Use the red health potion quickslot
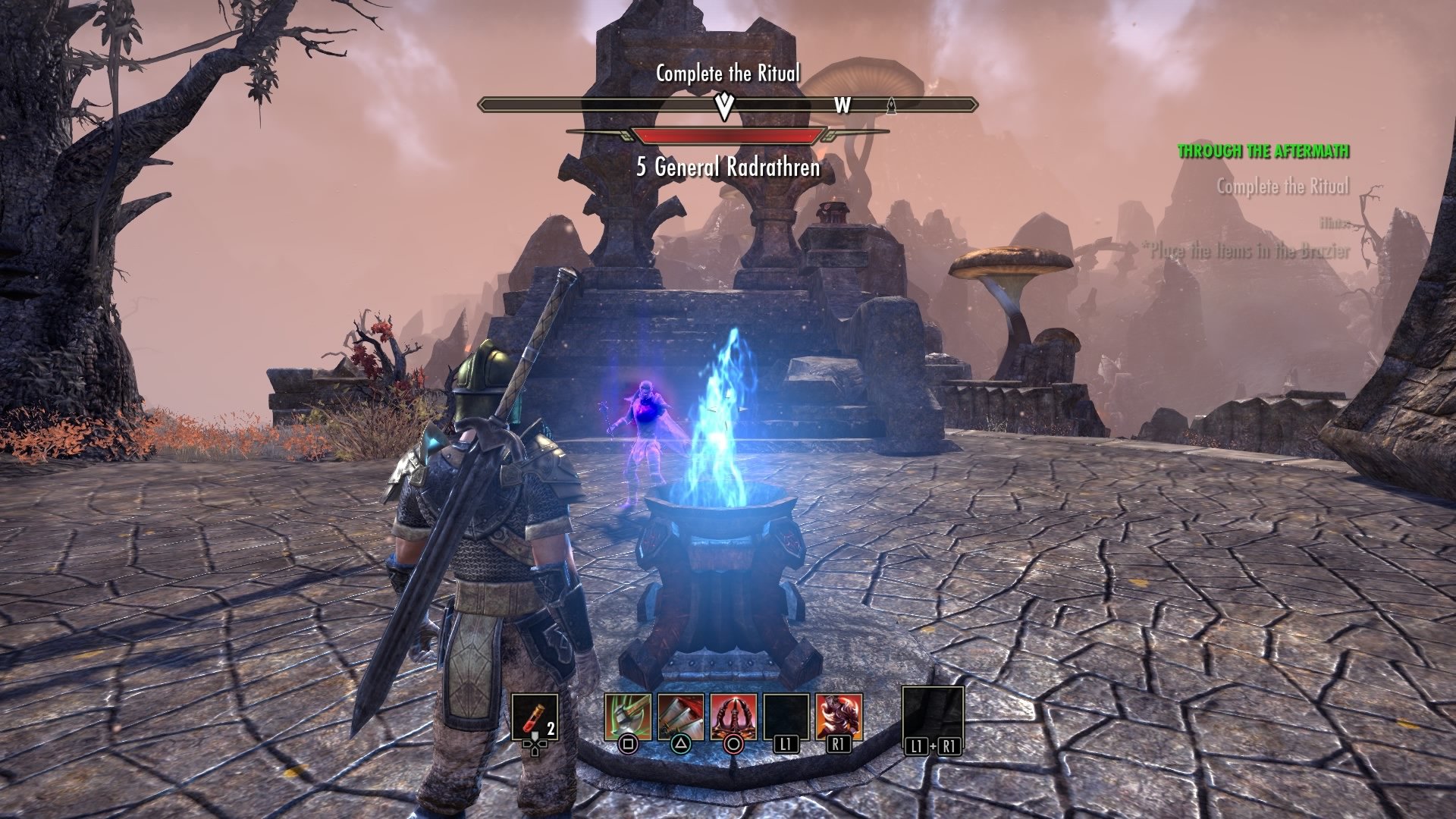Image resolution: width=1456 pixels, height=819 pixels. [535, 717]
